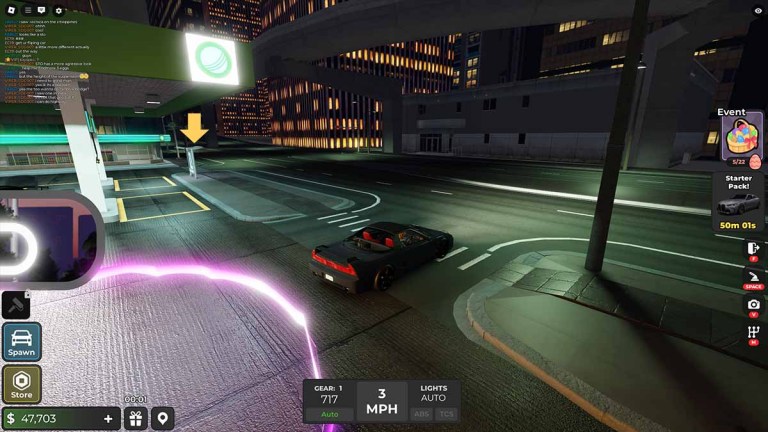Claim the gift box reward
The image size is (768, 432).
coord(135,418)
